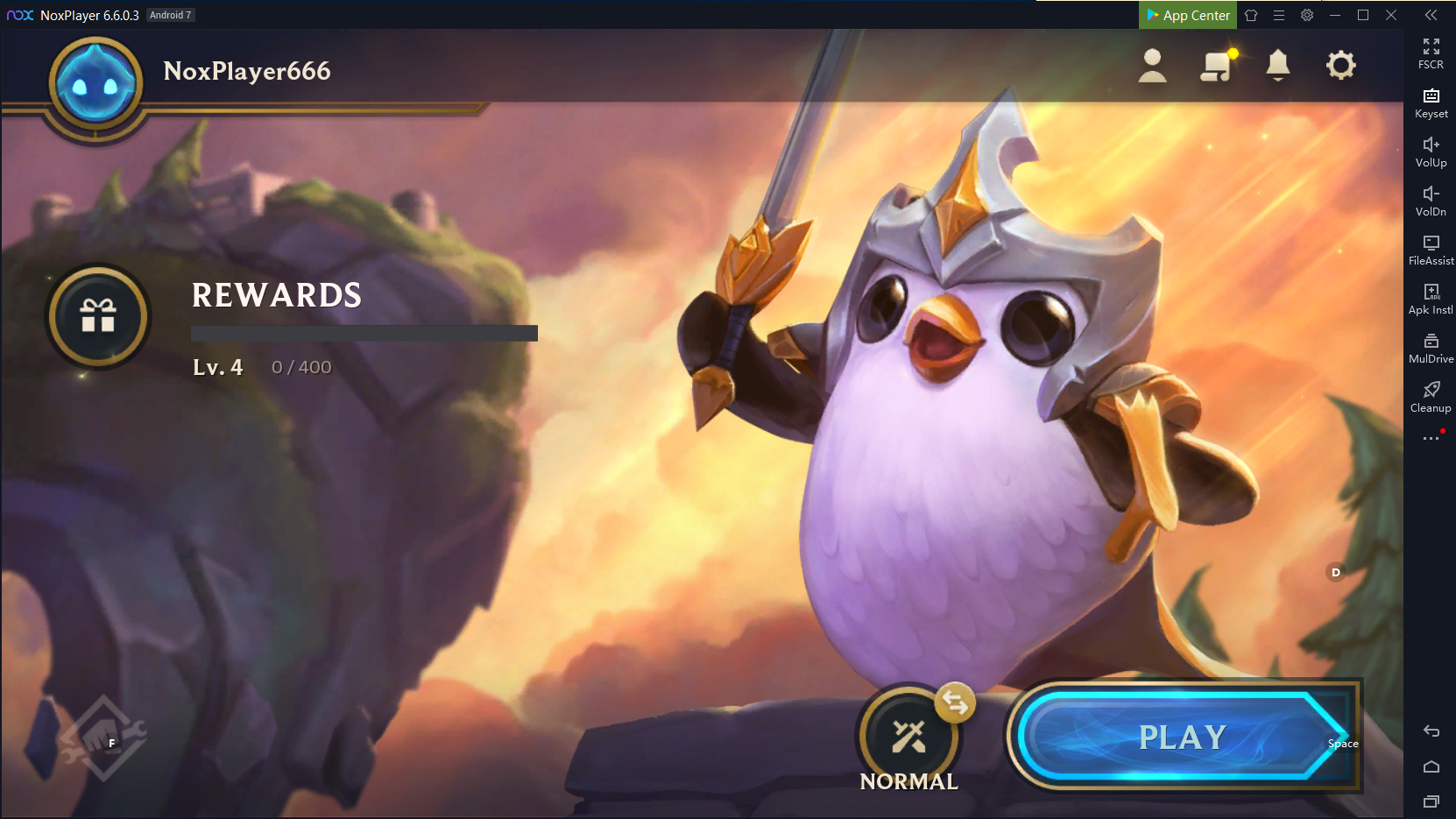Image resolution: width=1456 pixels, height=819 pixels.
Task: Open the team planner fist-and-wrench icon
Action: 102,738
